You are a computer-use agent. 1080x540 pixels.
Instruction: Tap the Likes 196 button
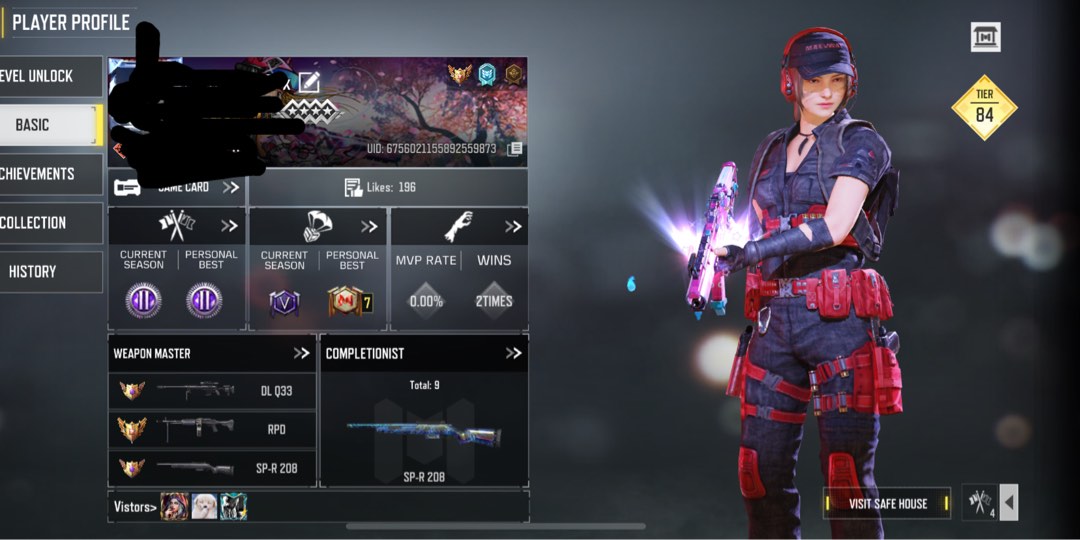[387, 187]
